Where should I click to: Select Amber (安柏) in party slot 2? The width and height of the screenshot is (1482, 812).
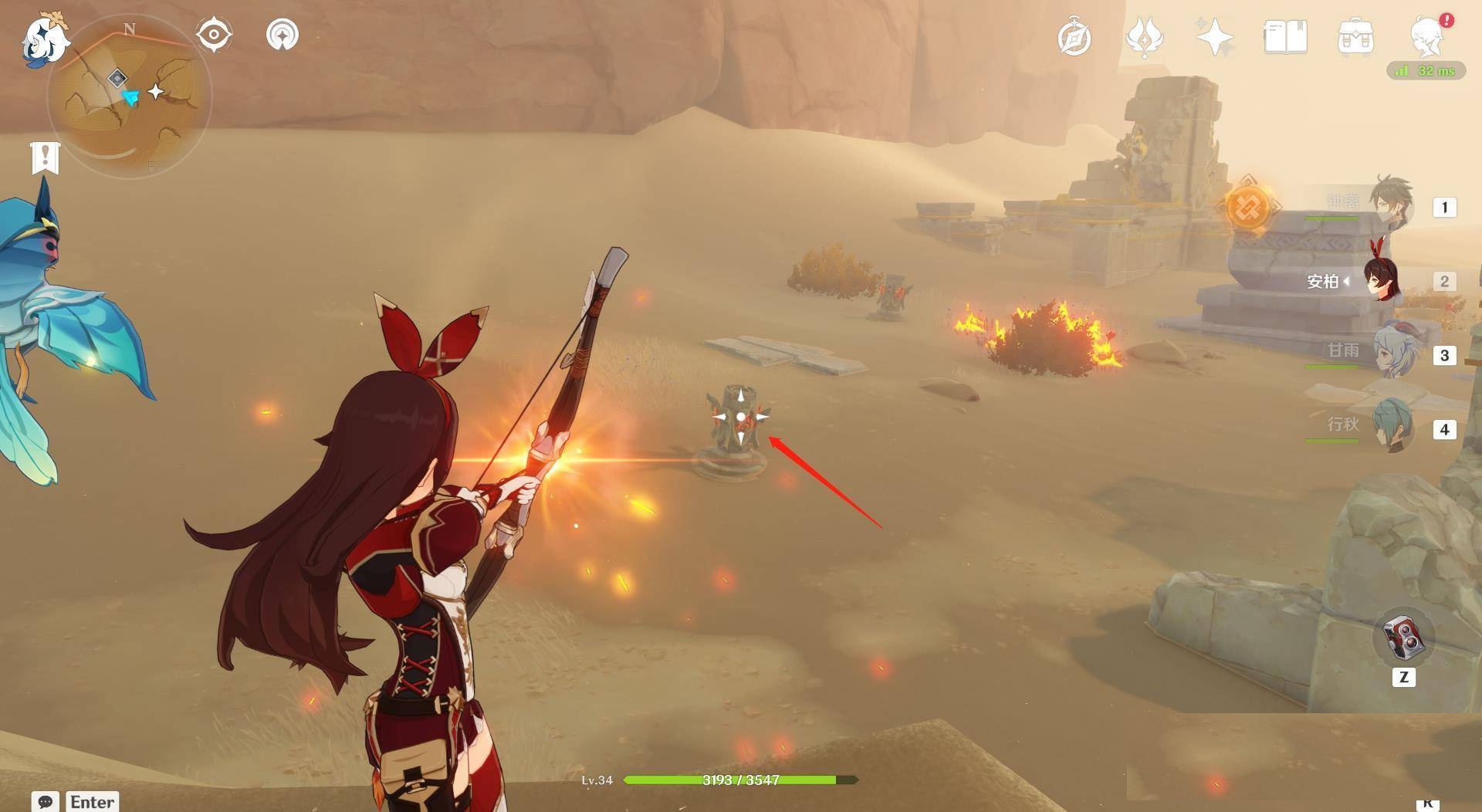[x=1382, y=280]
